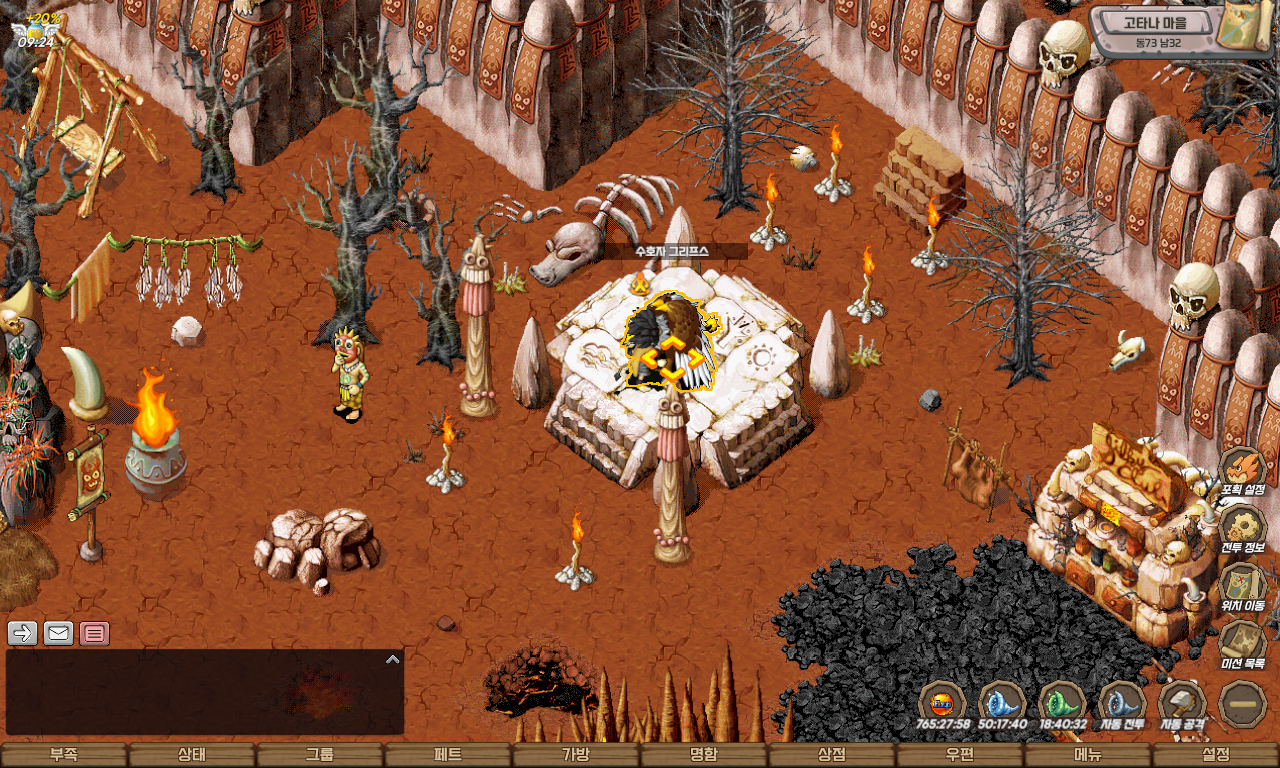Show the 전투 정보 battle info
The image size is (1280, 768).
tap(1243, 526)
